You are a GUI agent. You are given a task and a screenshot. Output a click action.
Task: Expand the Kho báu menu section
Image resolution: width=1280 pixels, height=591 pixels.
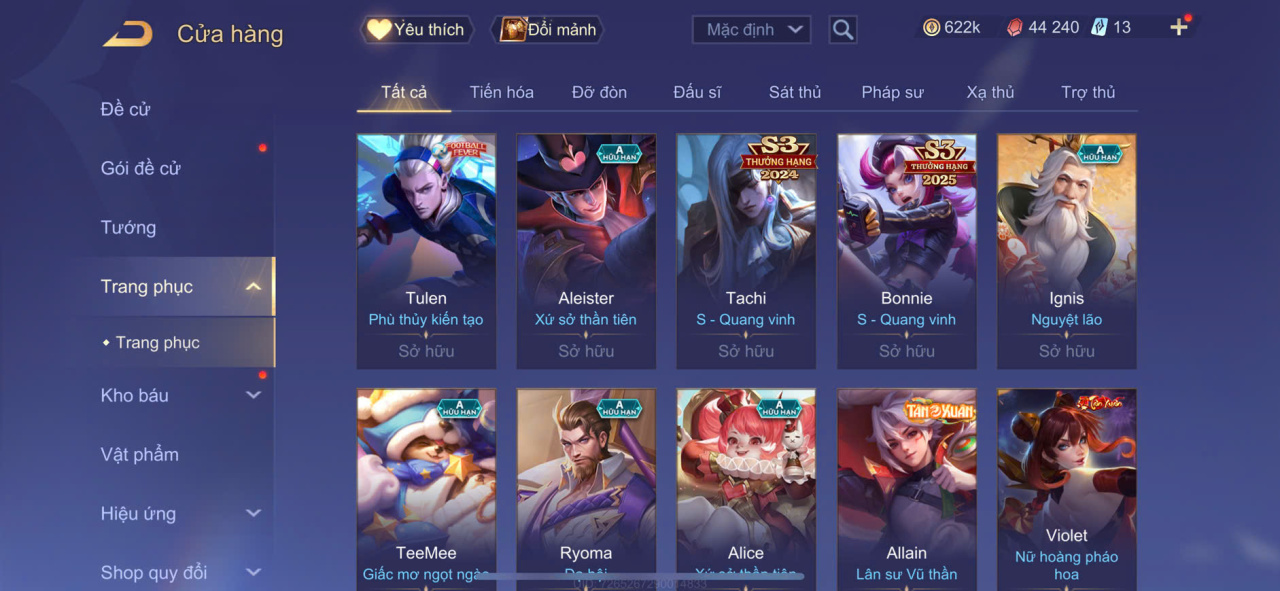coord(180,395)
